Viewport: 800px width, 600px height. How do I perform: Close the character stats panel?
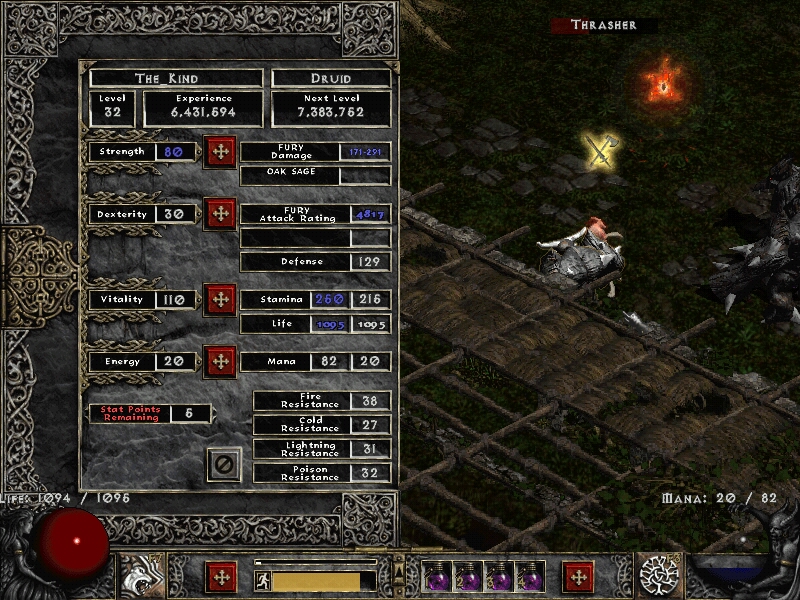click(x=224, y=464)
